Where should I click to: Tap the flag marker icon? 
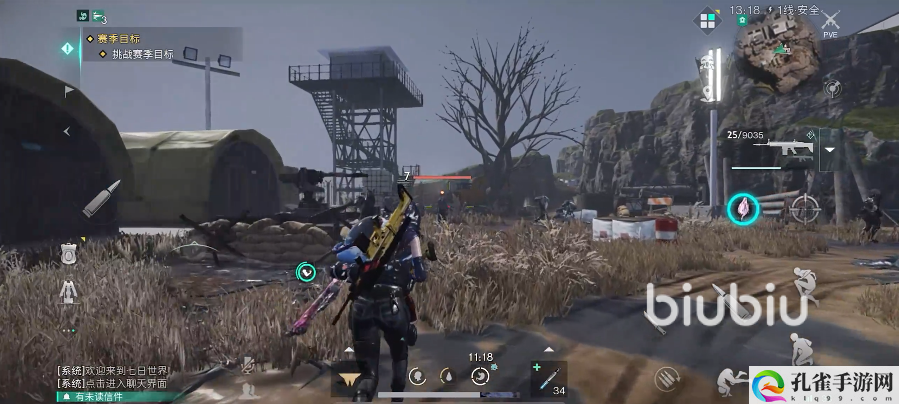click(68, 91)
